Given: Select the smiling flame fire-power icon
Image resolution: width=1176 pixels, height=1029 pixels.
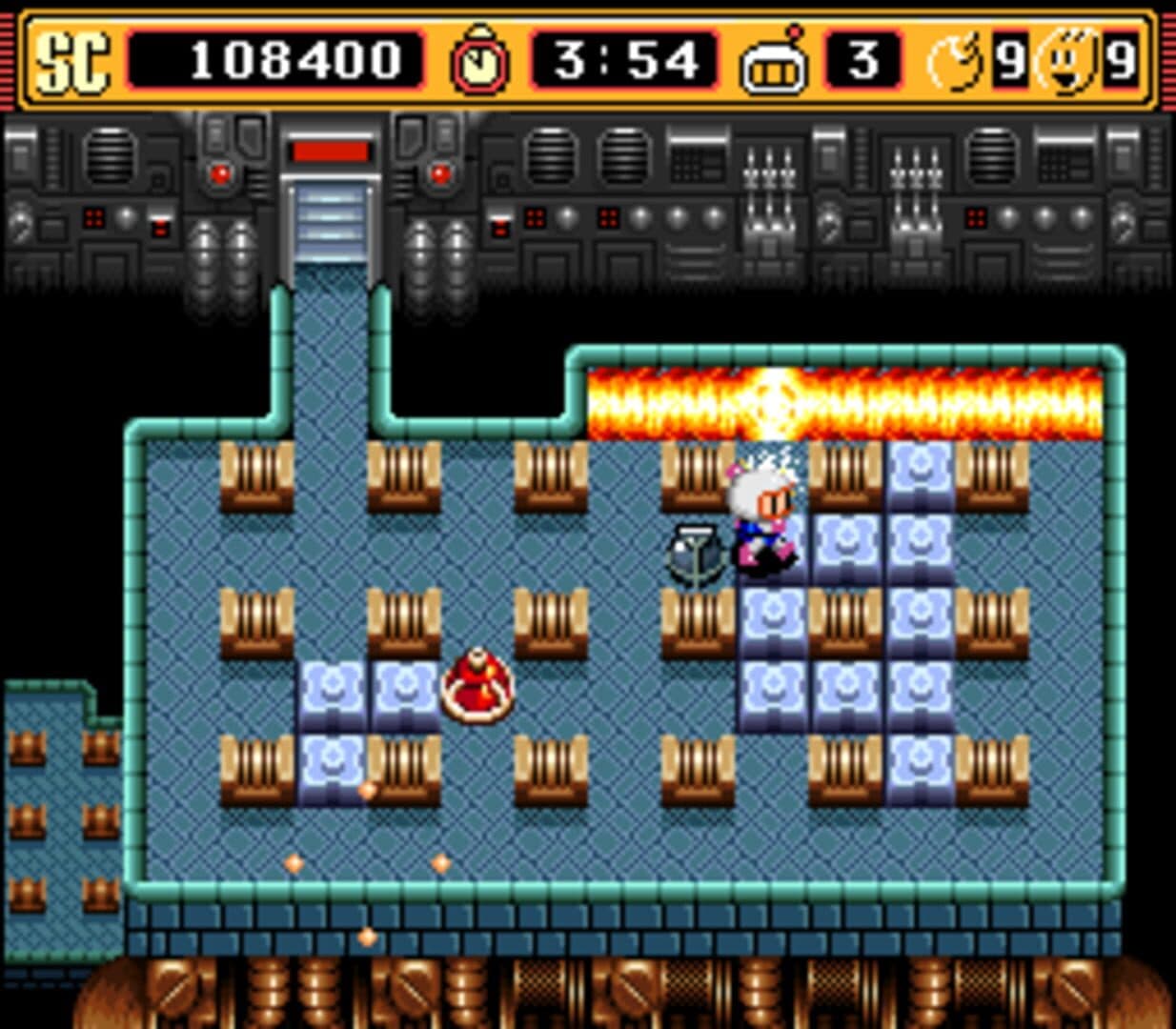Looking at the screenshot, I should point(1069,63).
